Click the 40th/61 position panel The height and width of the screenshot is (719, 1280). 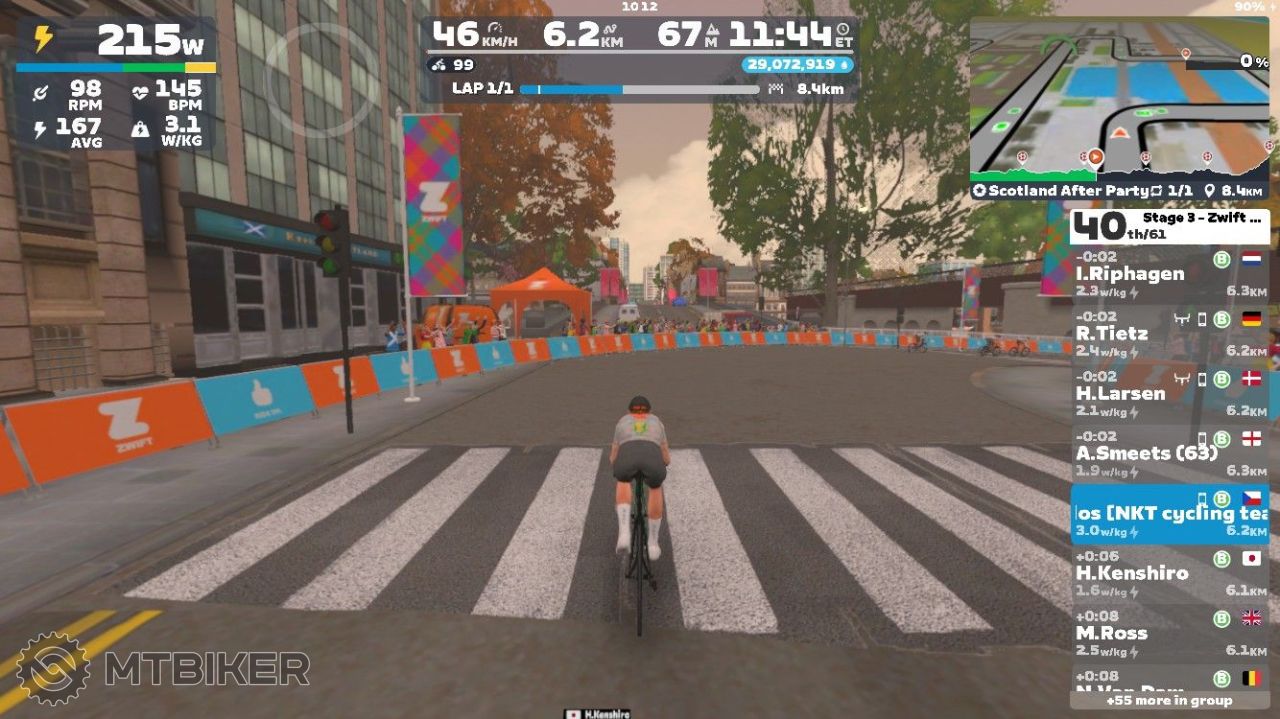(1169, 227)
